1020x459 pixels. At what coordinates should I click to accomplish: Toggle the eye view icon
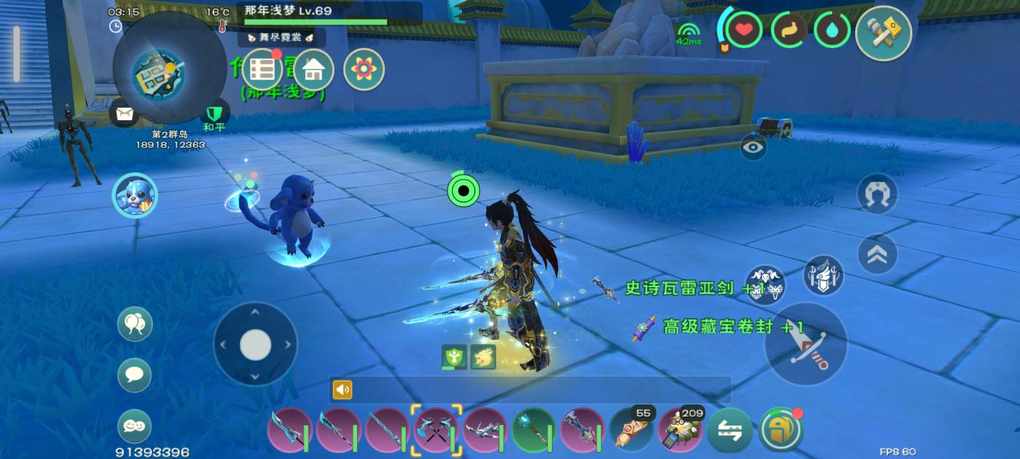[x=754, y=148]
